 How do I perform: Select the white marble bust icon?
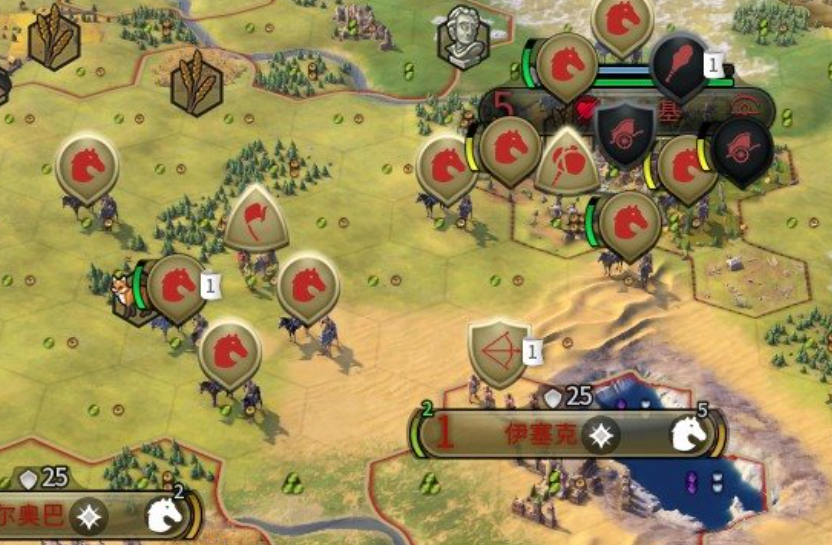466,38
